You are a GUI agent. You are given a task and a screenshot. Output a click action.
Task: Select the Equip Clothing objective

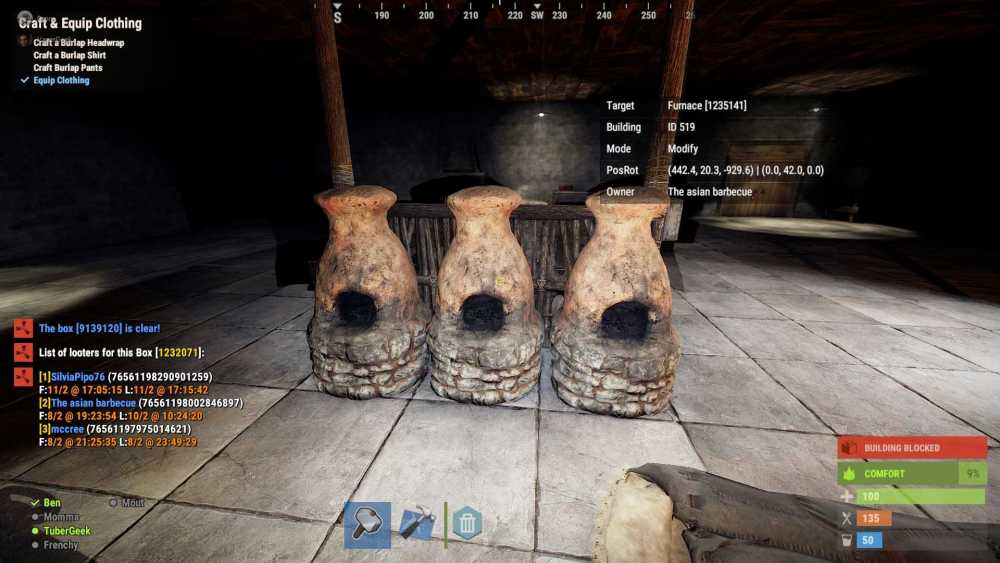point(61,80)
